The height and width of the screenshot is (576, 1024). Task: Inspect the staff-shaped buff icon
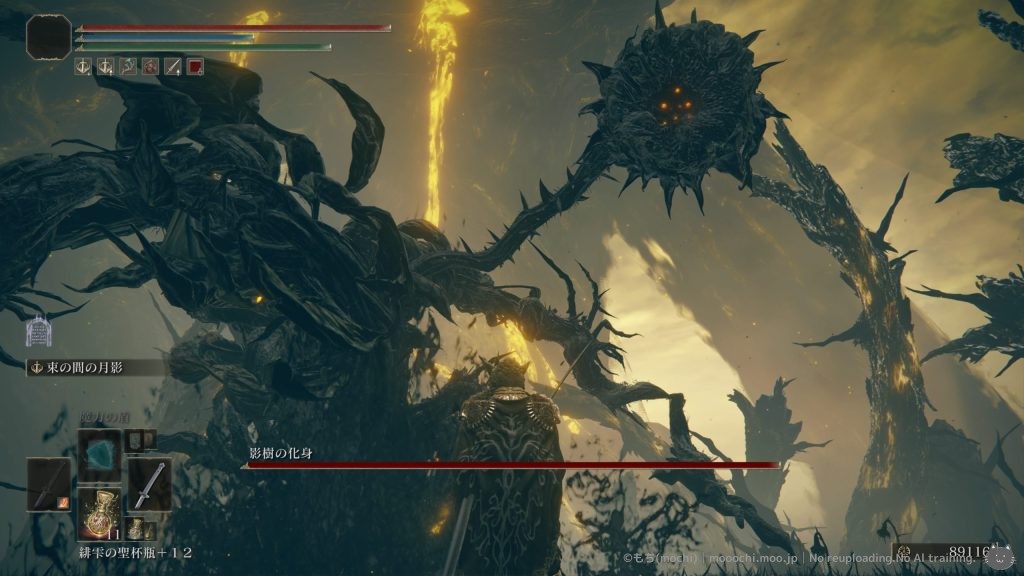pyautogui.click(x=128, y=67)
